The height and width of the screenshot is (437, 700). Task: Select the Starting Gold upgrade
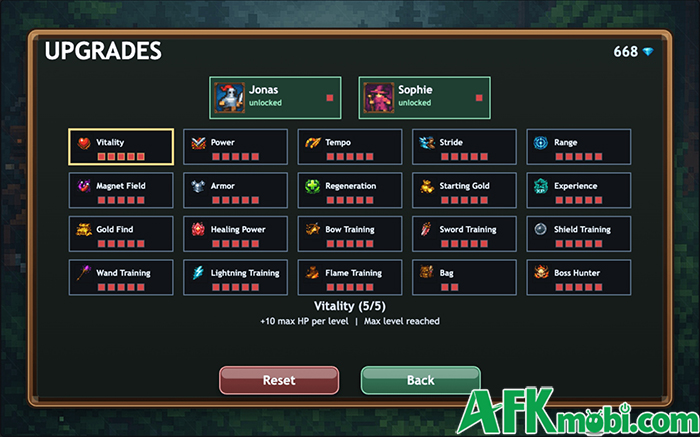point(464,191)
